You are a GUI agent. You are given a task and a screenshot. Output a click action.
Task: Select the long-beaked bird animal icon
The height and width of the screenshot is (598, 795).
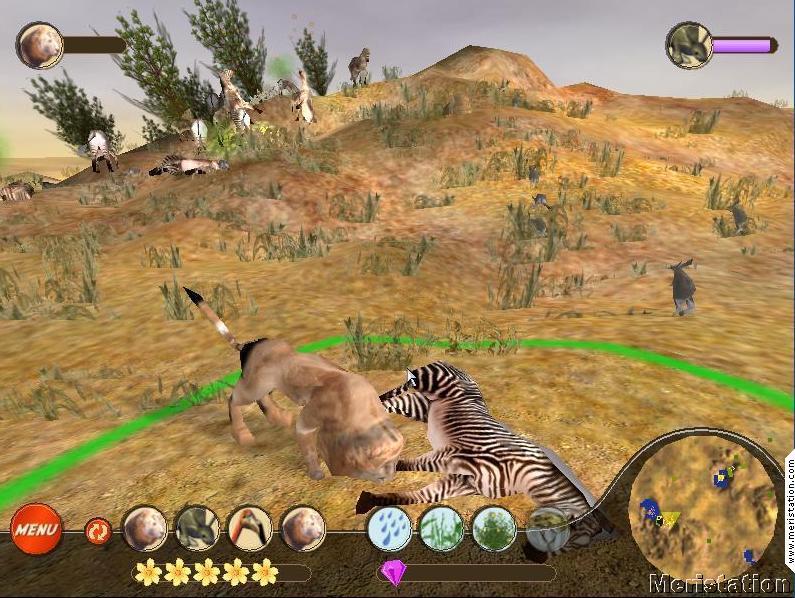click(249, 528)
